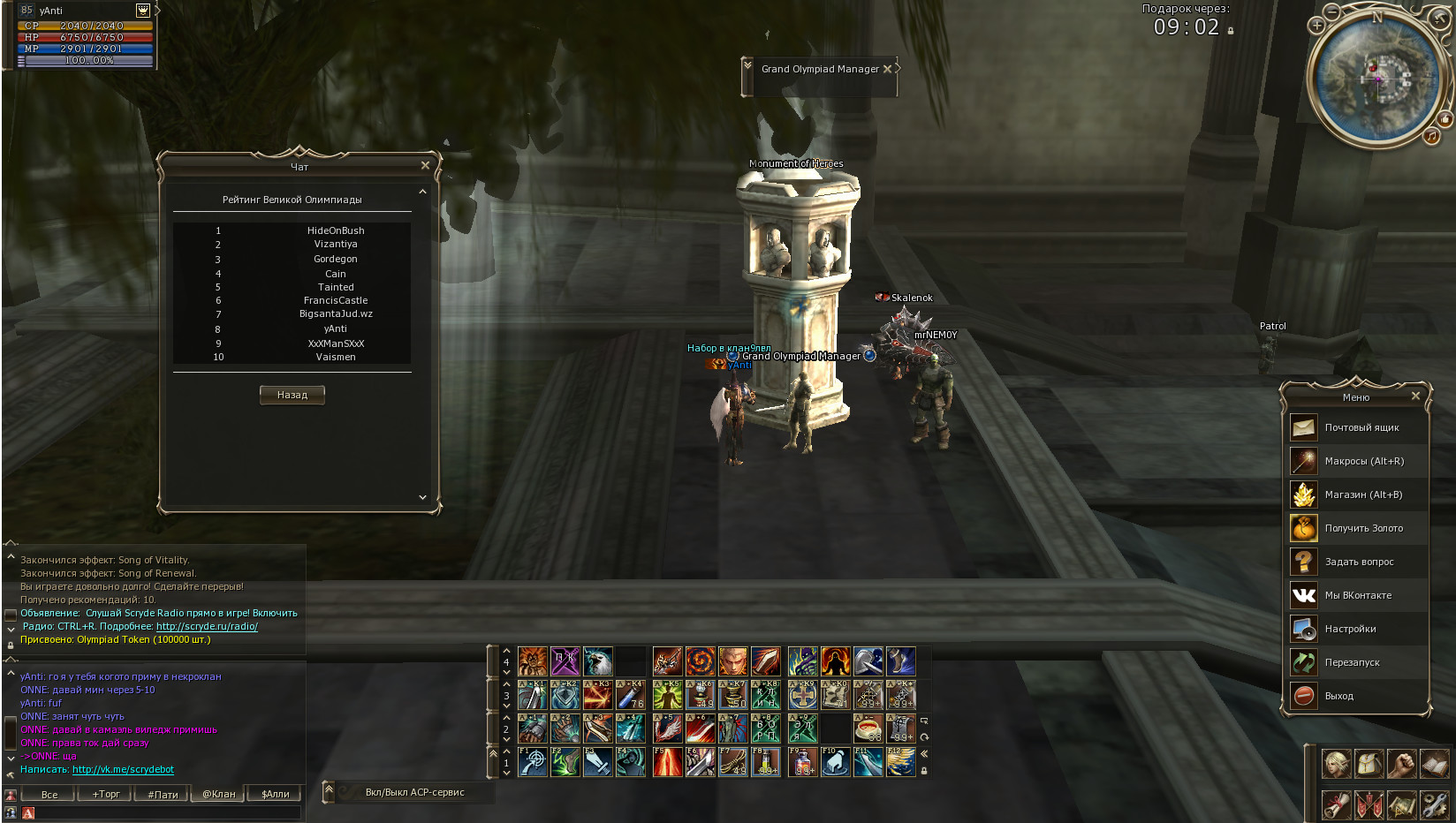Viewport: 1456px width, 823px height.
Task: Switch to the @Клан chat tab
Action: click(219, 794)
